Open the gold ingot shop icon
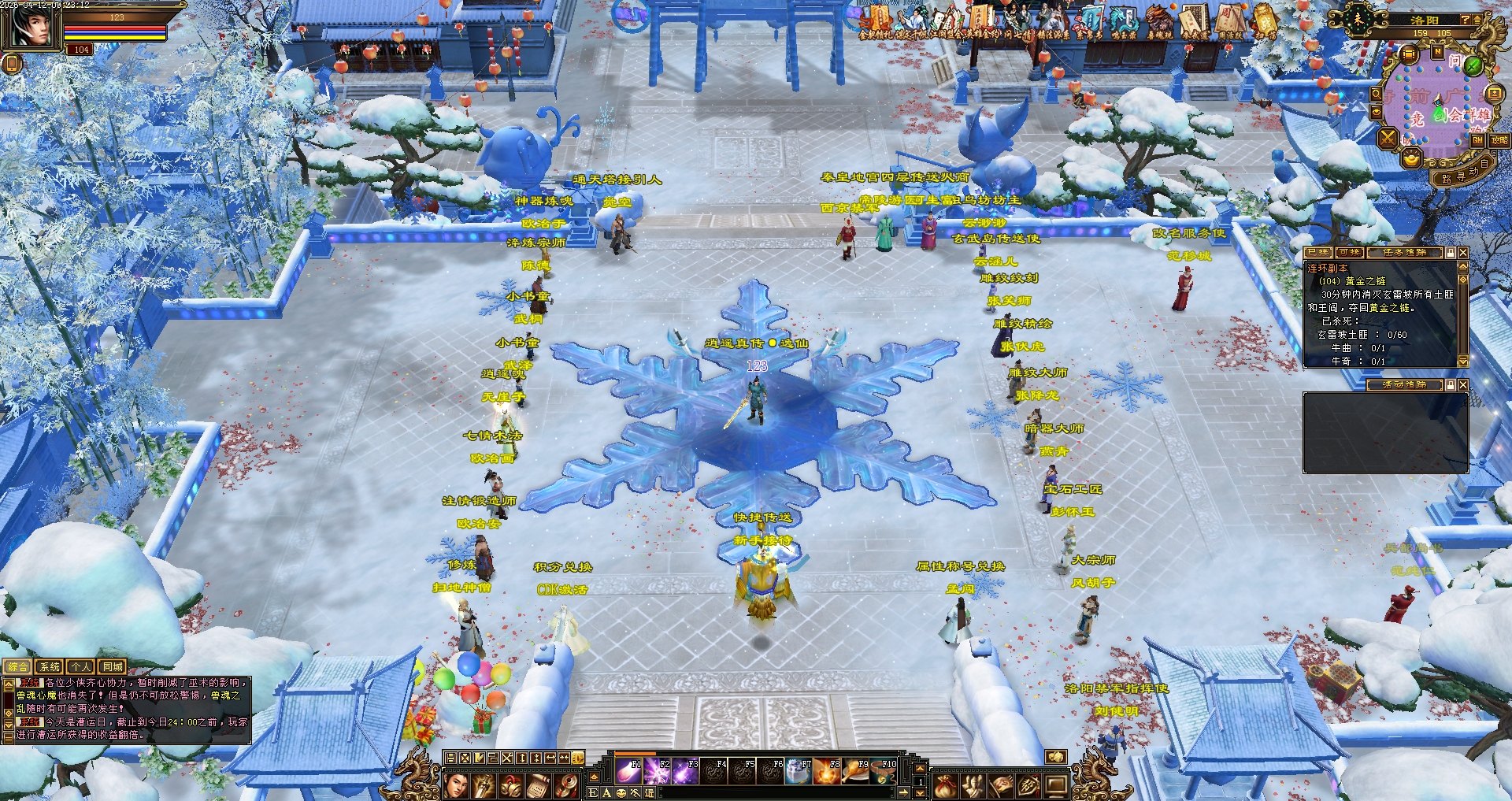Screen dimensions: 1512x801 tap(1412, 158)
